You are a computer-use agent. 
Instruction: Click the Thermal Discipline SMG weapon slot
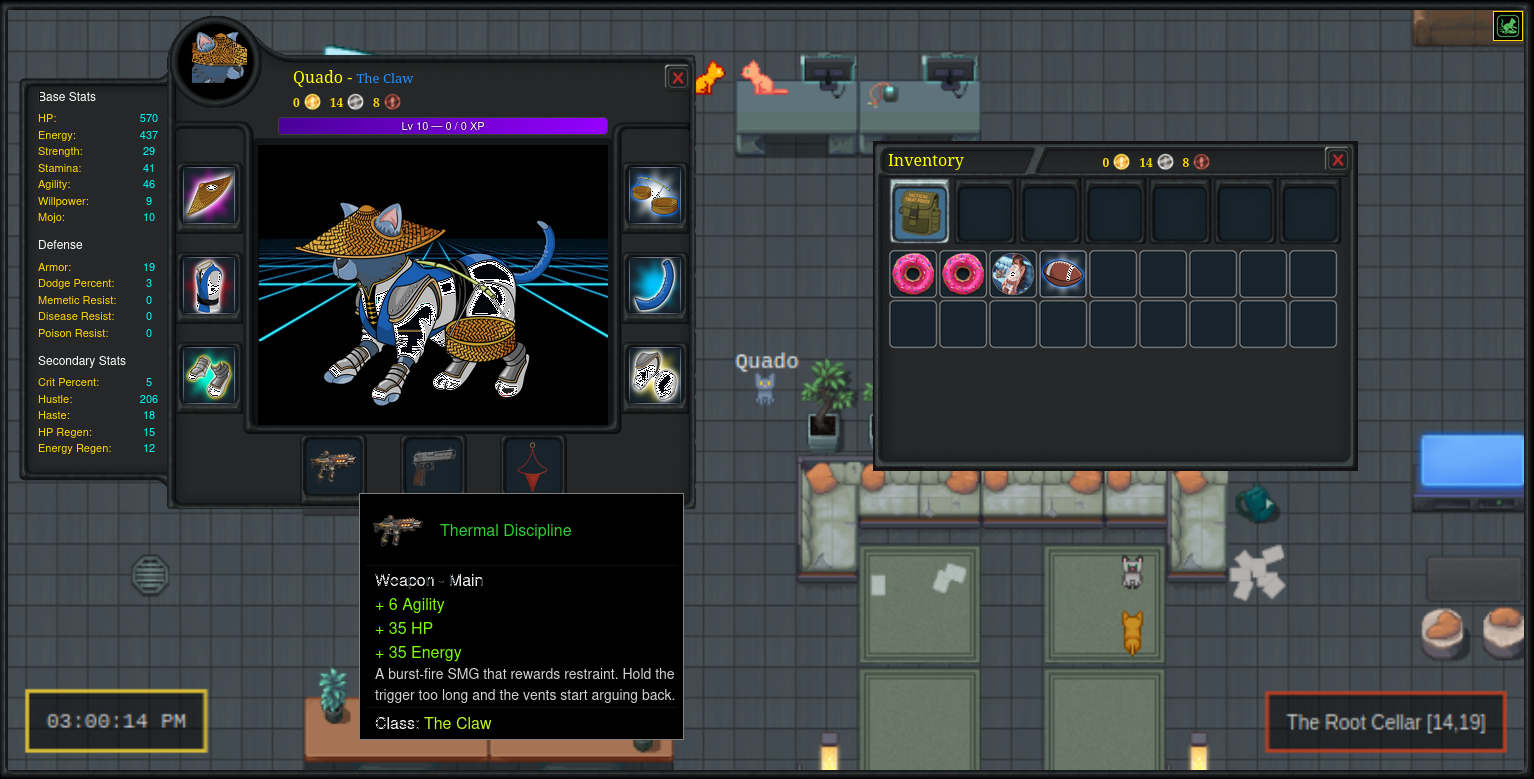333,466
